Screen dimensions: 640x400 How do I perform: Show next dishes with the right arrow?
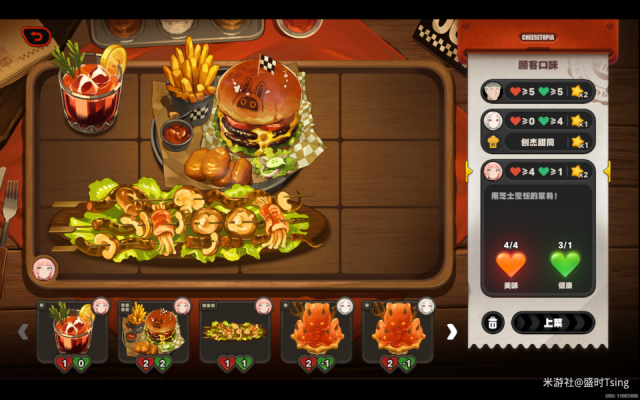click(451, 331)
